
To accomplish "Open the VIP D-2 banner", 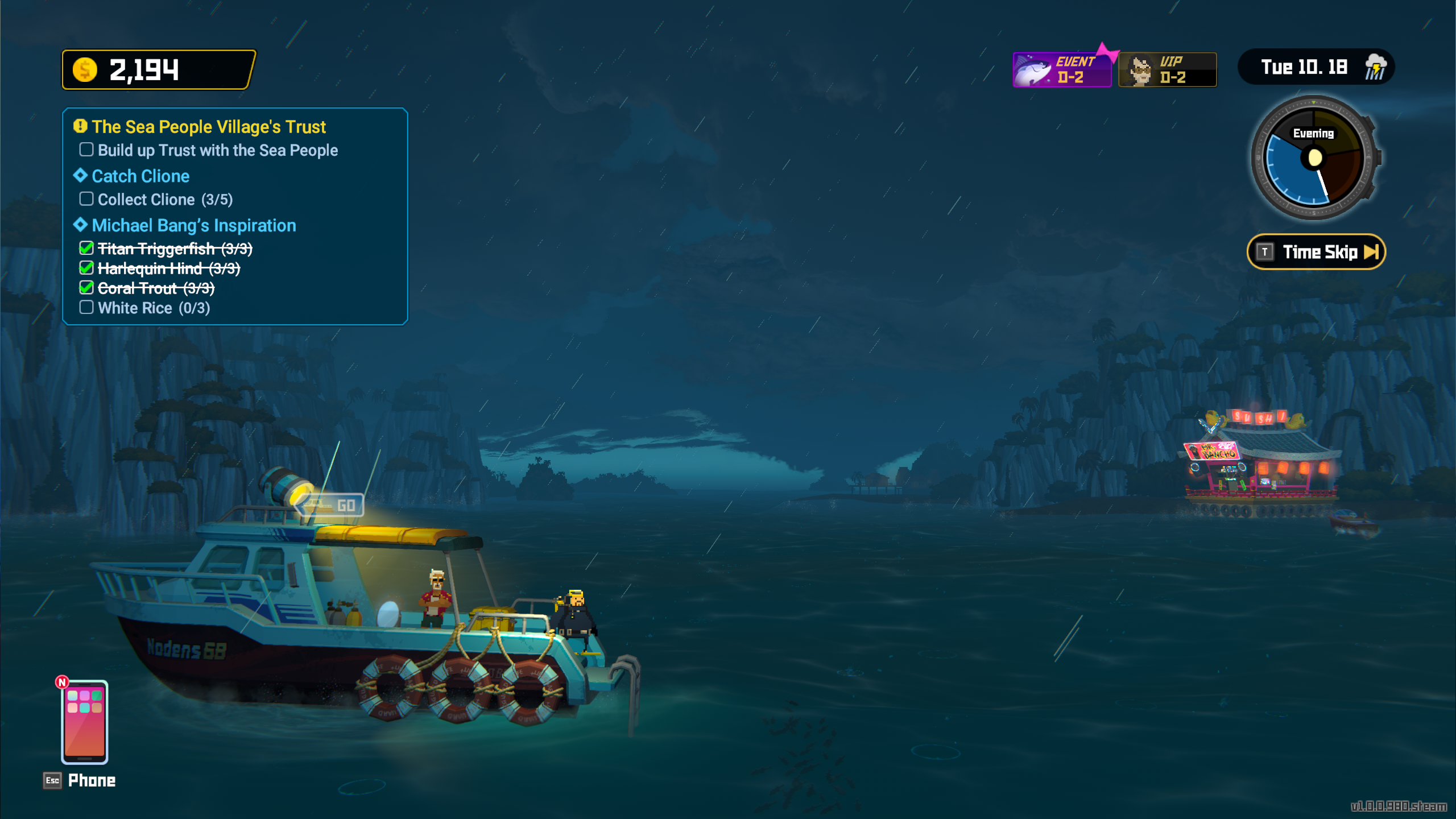I will pyautogui.click(x=1167, y=70).
